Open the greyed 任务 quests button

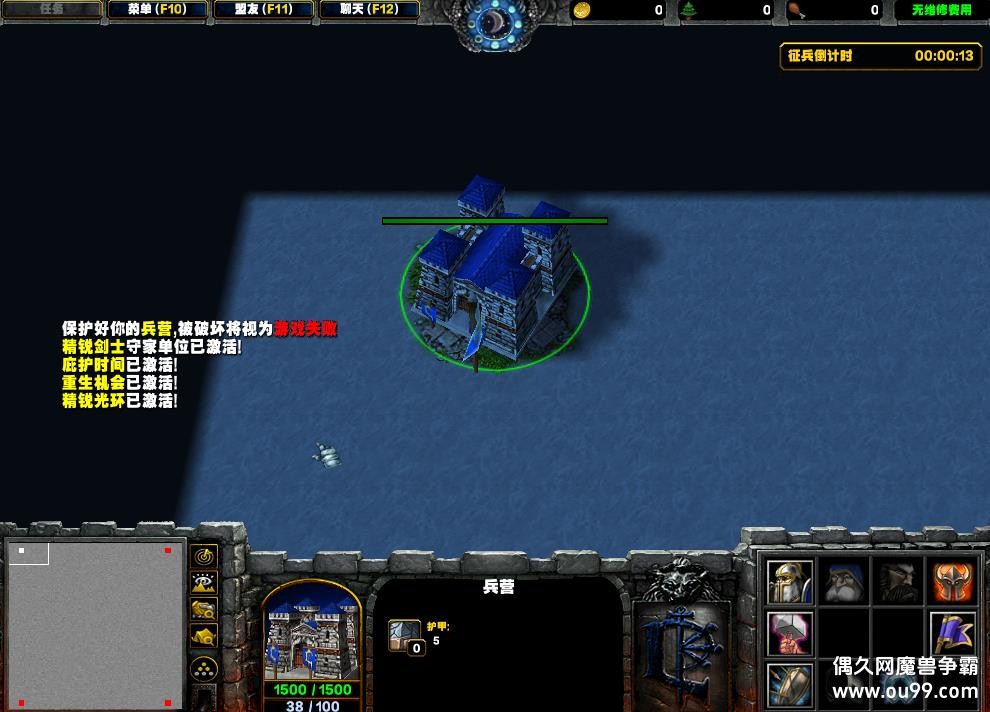(x=51, y=10)
